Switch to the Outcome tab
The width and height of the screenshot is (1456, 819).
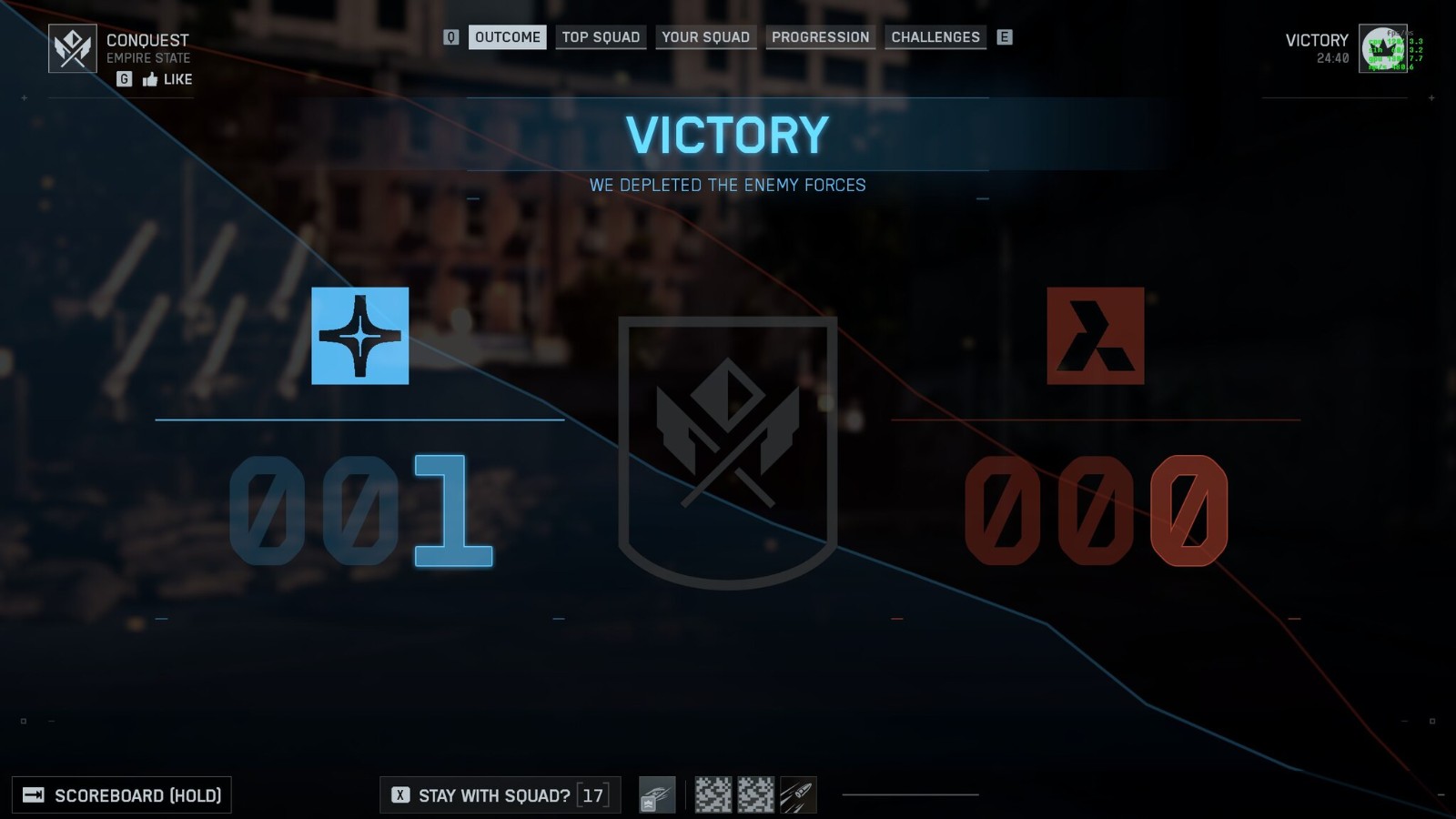coord(507,37)
